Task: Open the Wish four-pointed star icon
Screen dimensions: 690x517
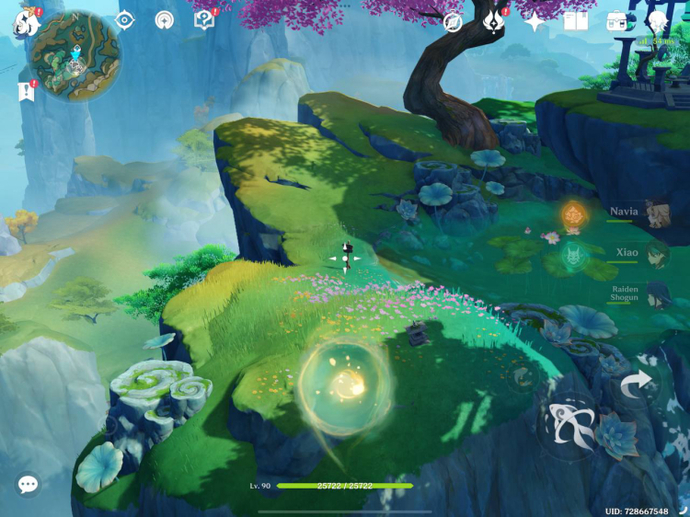Action: [x=535, y=21]
